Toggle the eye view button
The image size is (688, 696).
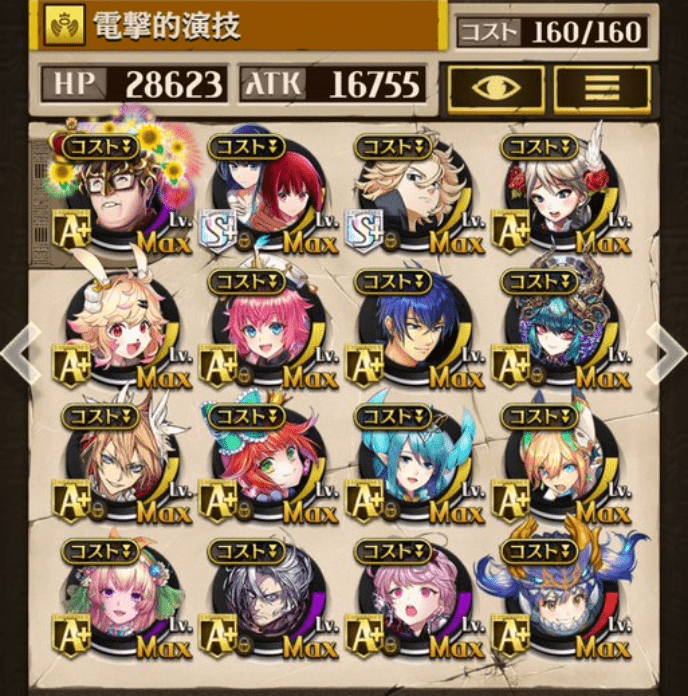[495, 87]
